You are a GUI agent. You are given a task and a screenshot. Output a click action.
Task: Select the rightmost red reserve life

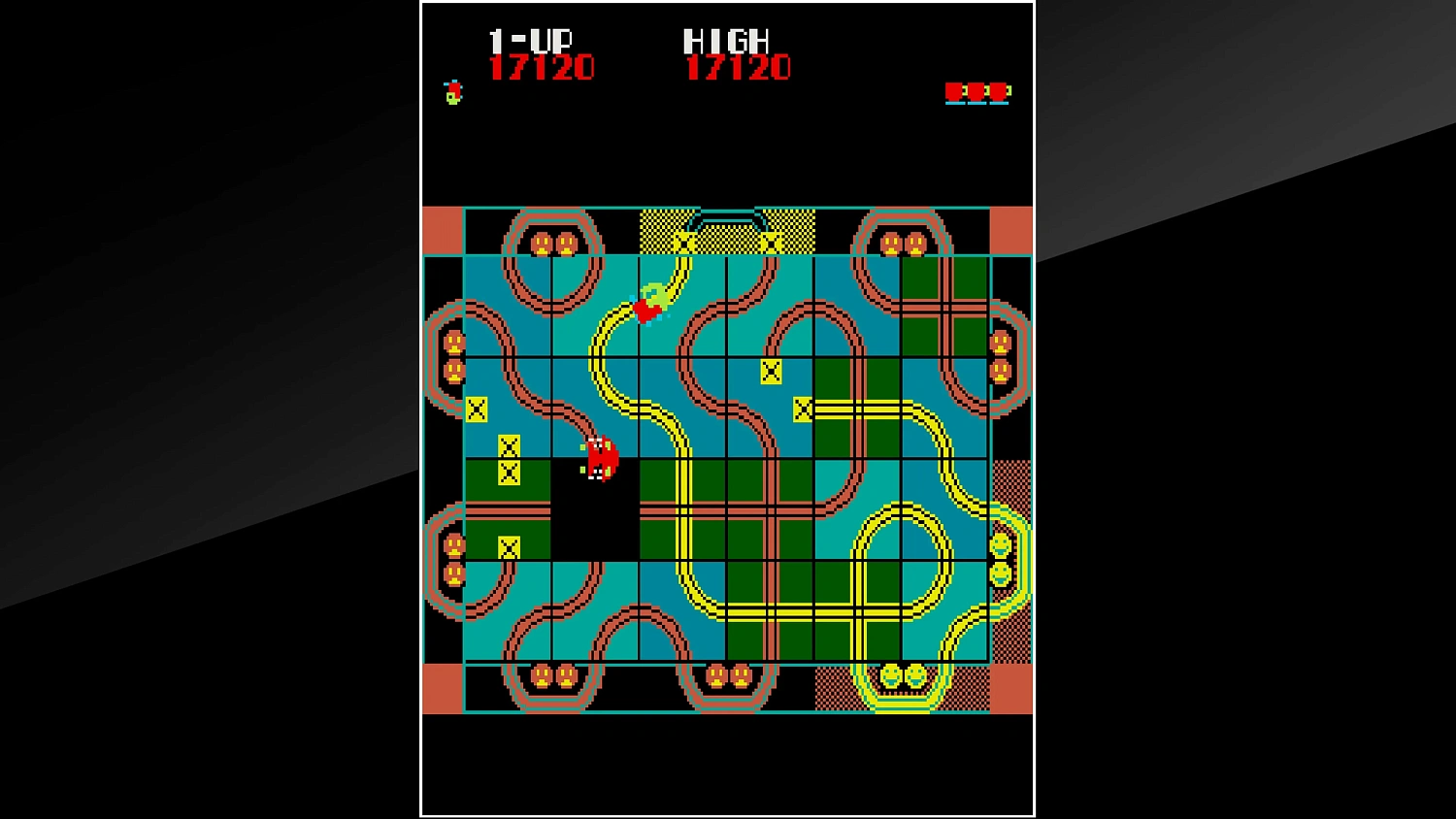[1000, 92]
